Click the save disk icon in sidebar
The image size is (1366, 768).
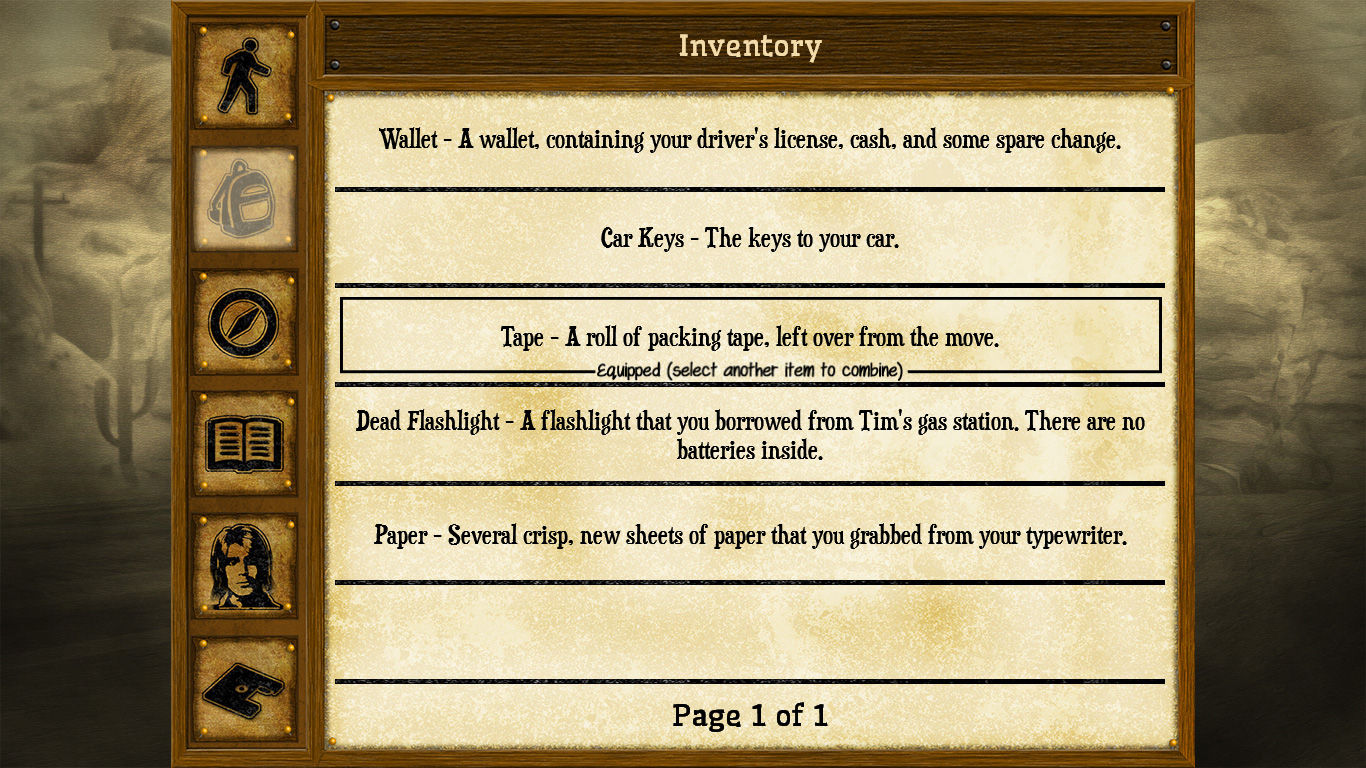click(243, 684)
